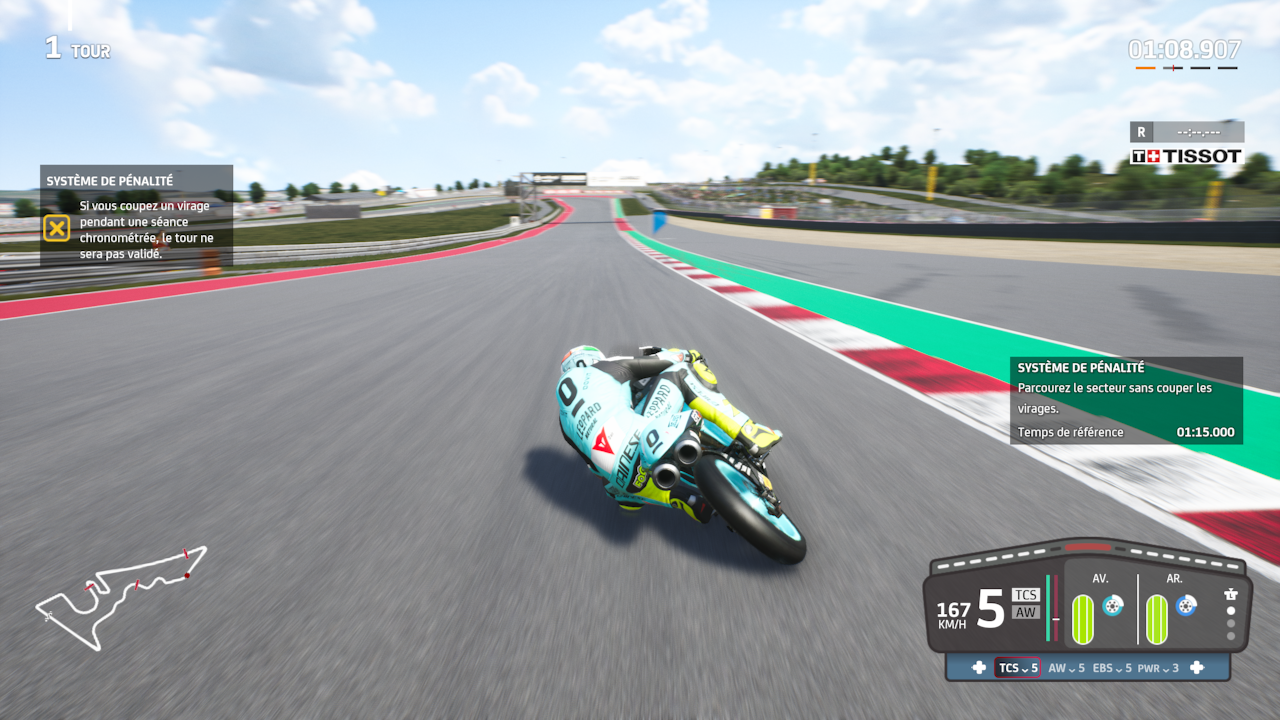Click the TISSOT timing logo
Image resolution: width=1280 pixels, height=720 pixels.
click(x=1187, y=156)
